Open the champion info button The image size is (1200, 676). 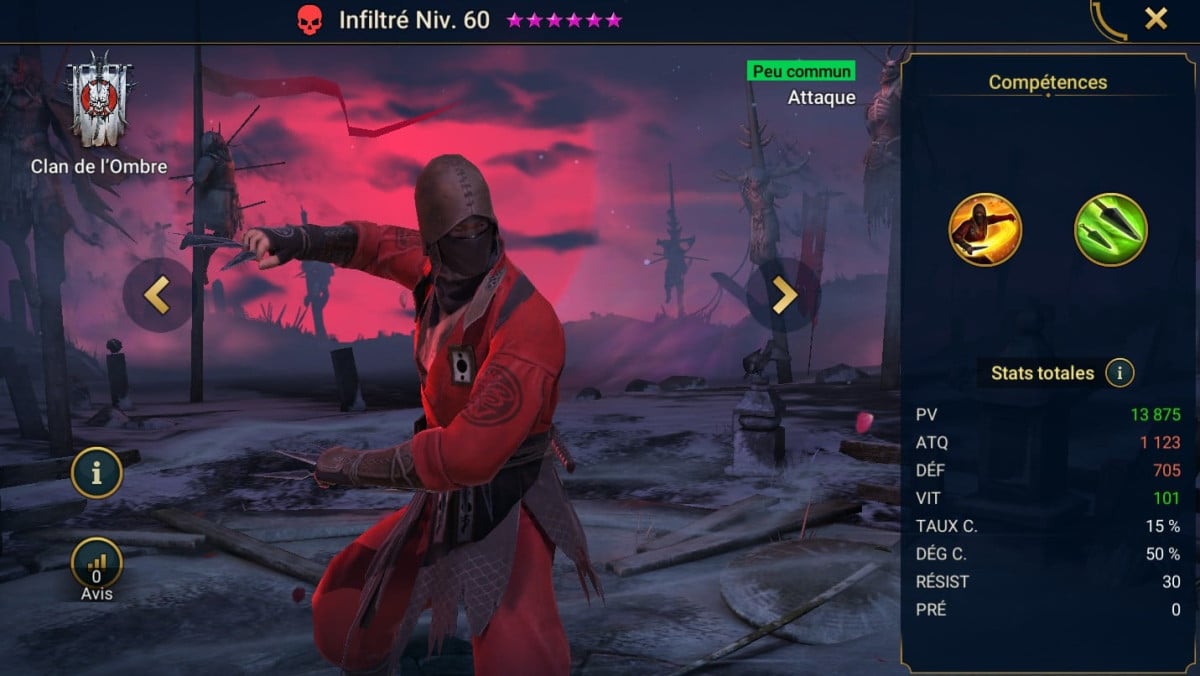point(96,474)
